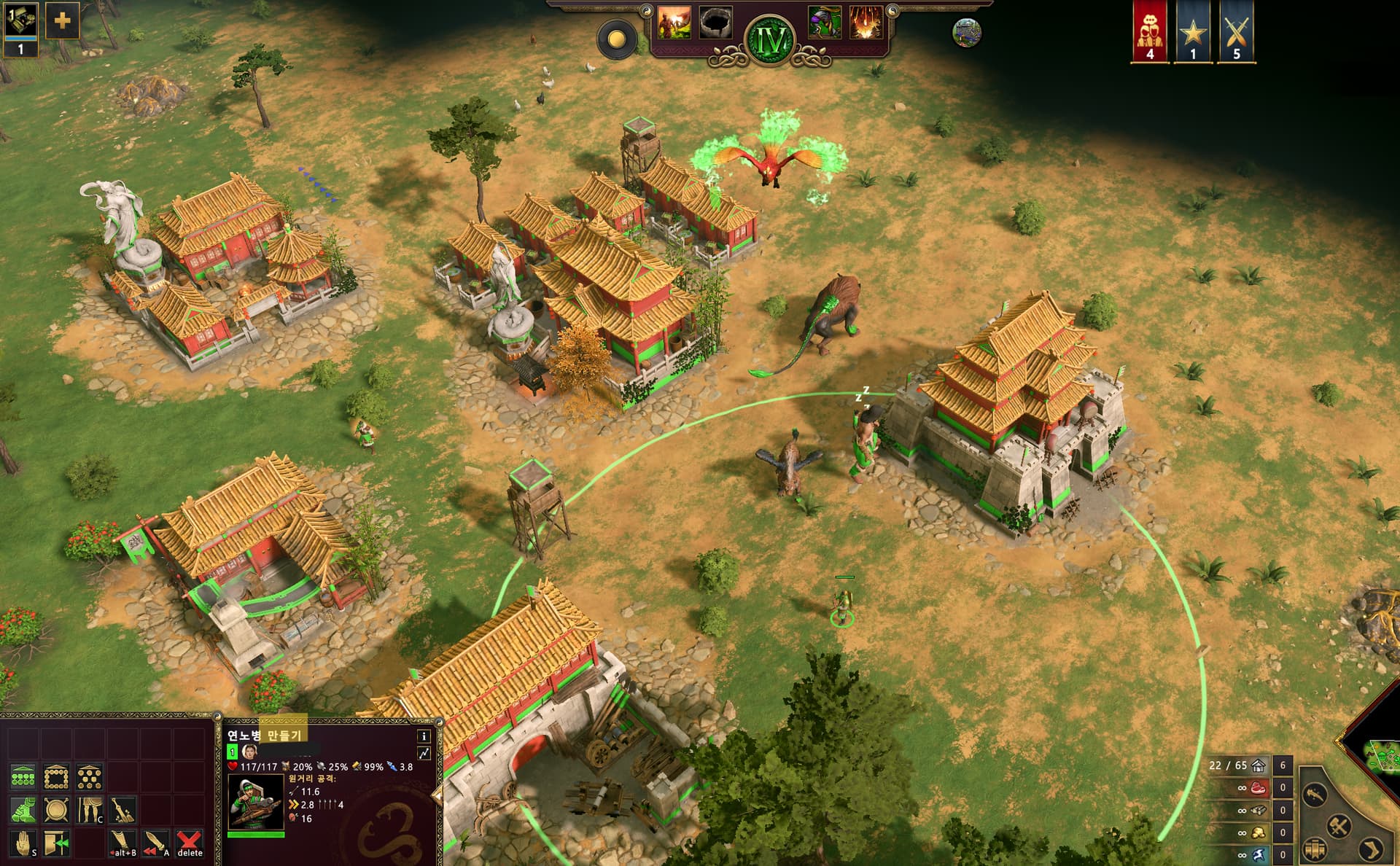Click the crossed hammer and sword minimap button
1400x866 pixels.
click(x=1338, y=826)
